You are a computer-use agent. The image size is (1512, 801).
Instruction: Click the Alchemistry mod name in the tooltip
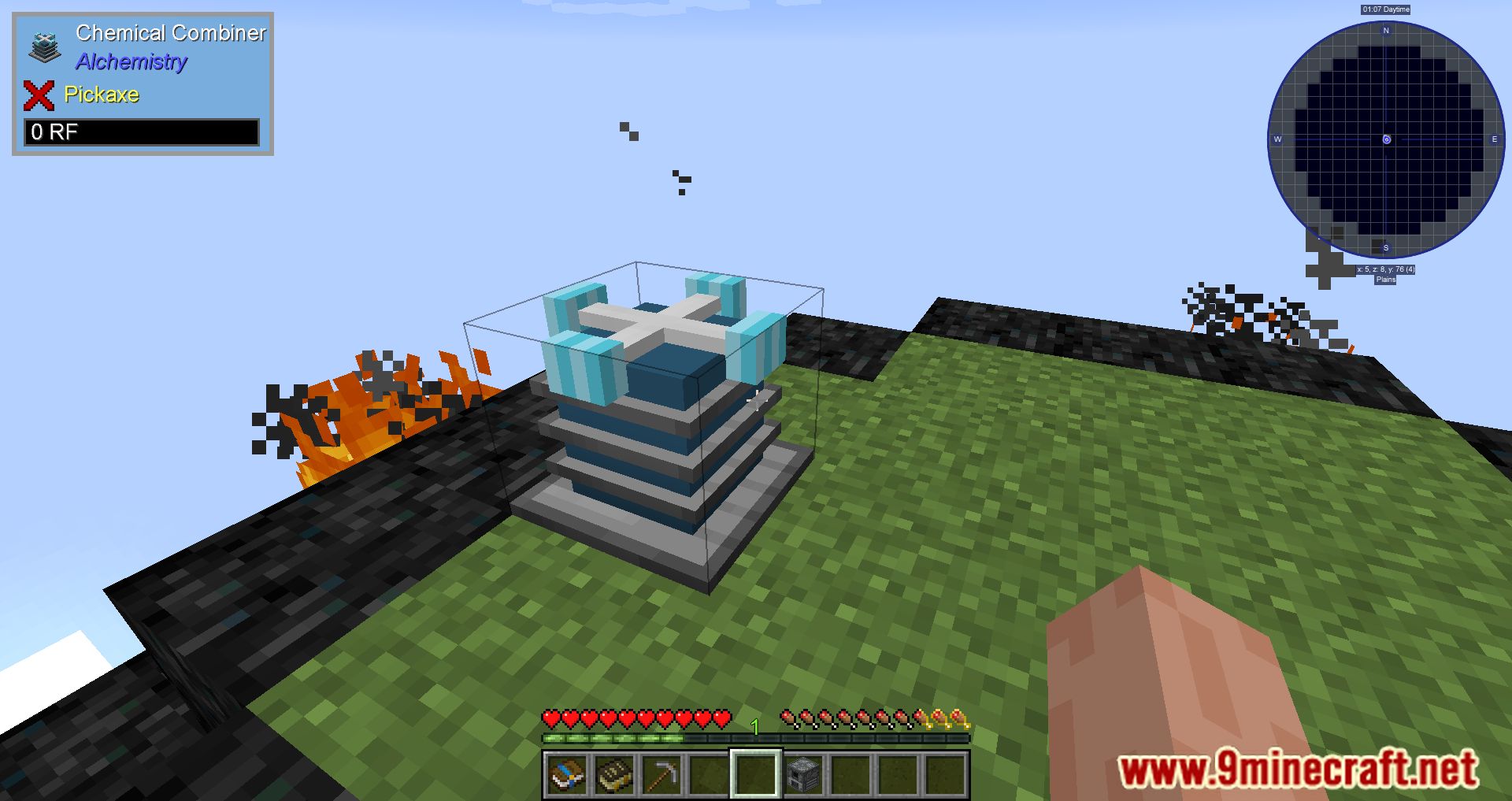point(131,62)
